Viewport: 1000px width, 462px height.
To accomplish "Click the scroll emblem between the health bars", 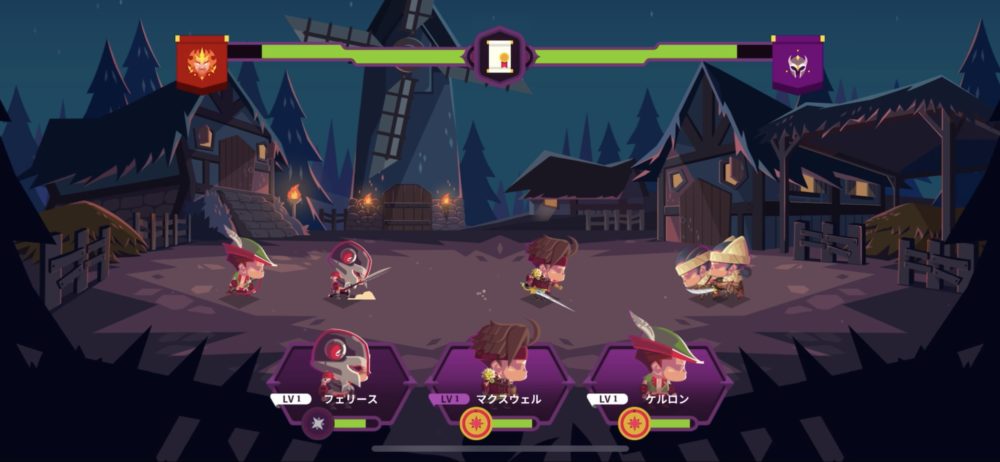I will (x=499, y=58).
